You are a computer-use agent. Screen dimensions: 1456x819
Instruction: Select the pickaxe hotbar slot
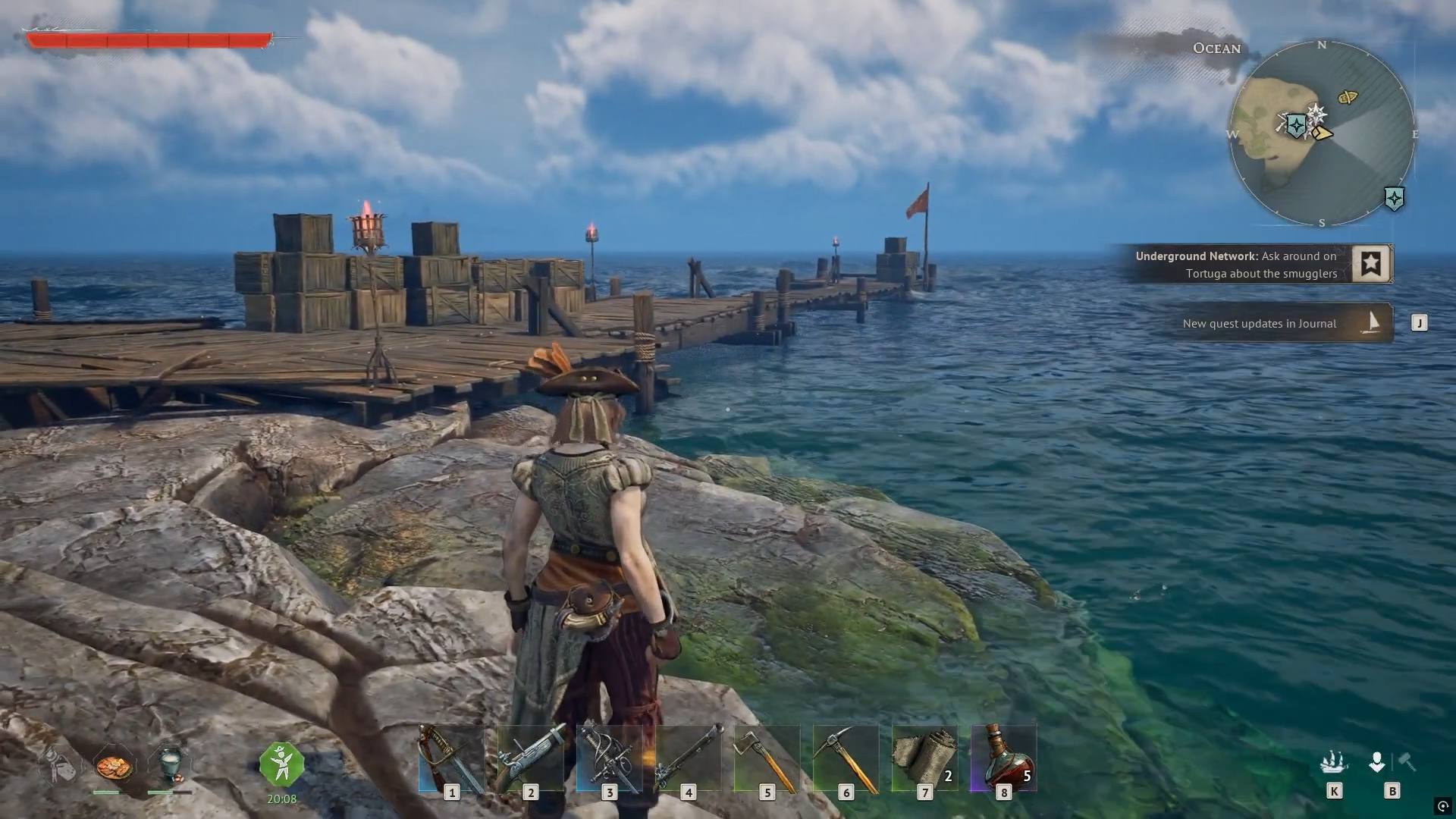click(846, 759)
